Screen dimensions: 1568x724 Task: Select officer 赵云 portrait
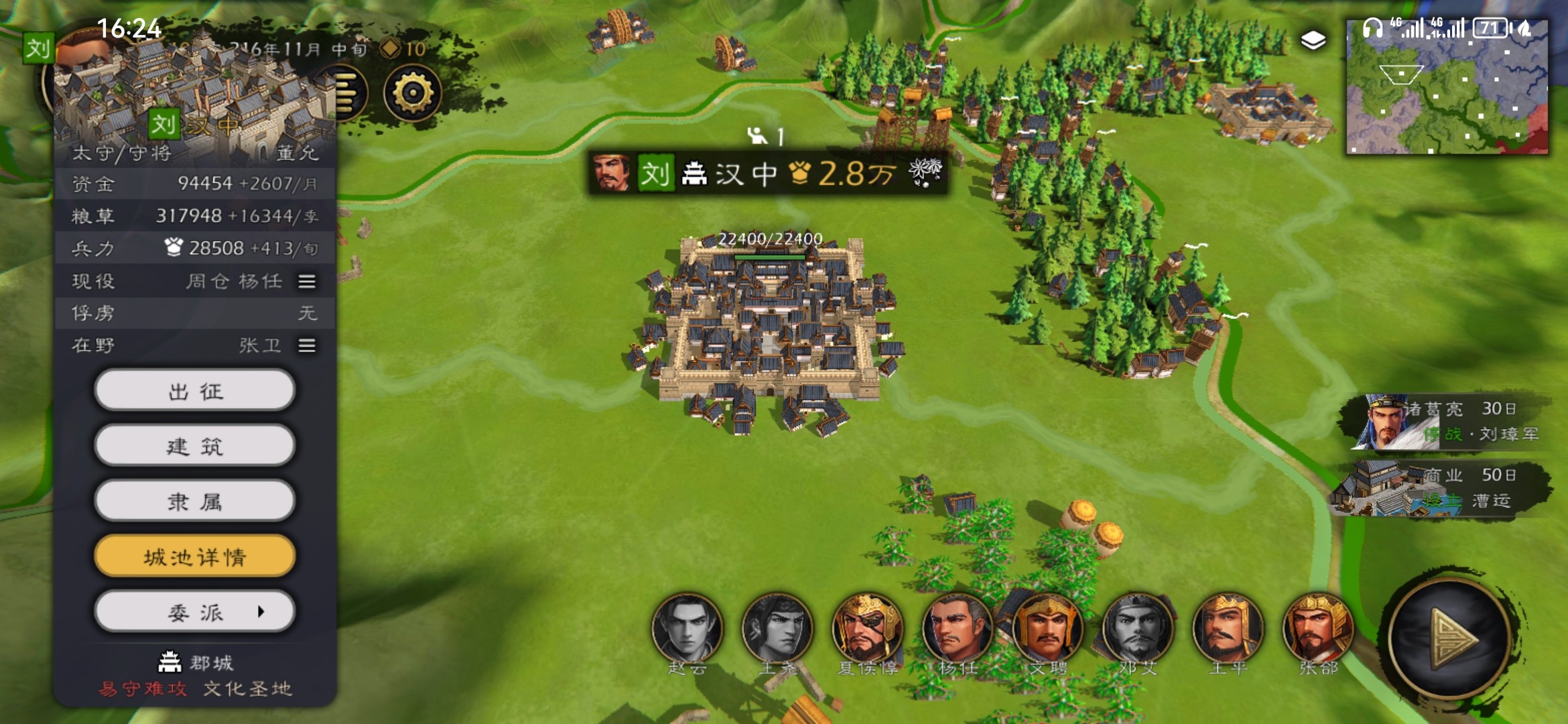pos(688,629)
